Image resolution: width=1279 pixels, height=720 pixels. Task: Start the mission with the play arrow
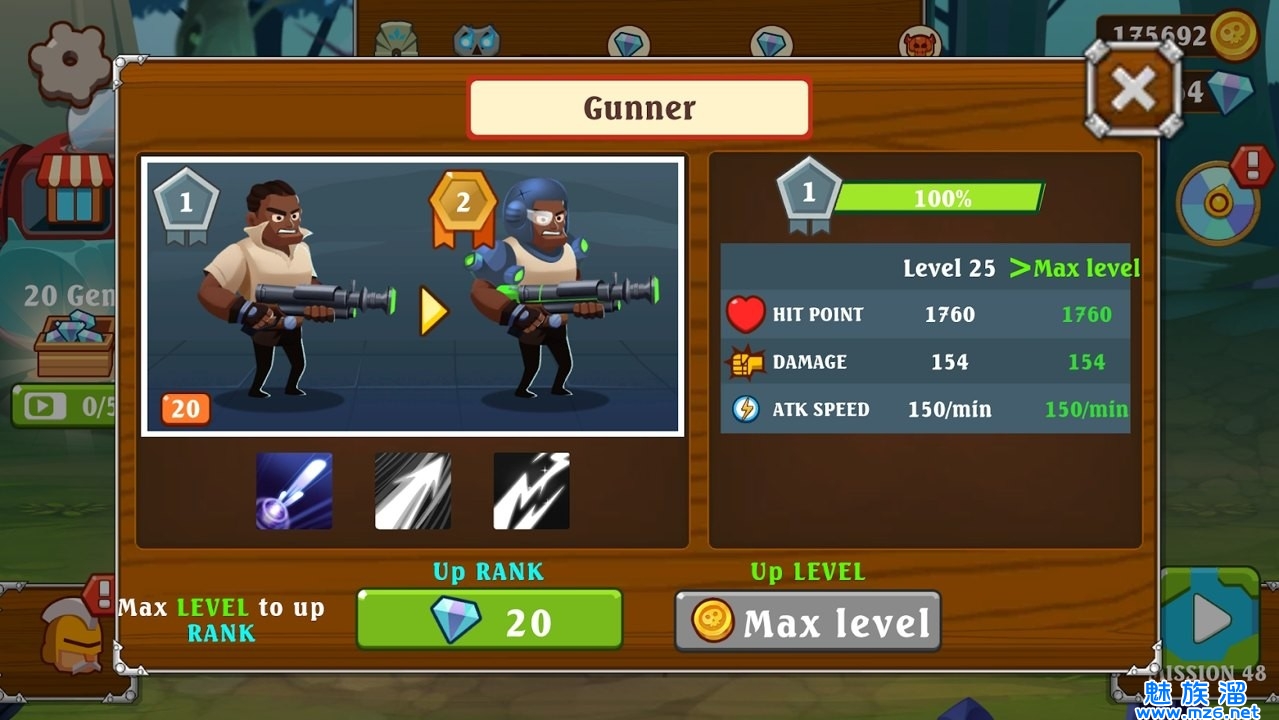point(1211,622)
